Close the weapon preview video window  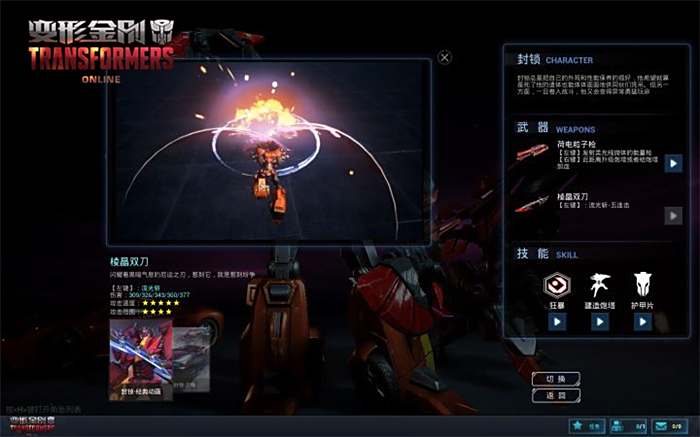(445, 58)
